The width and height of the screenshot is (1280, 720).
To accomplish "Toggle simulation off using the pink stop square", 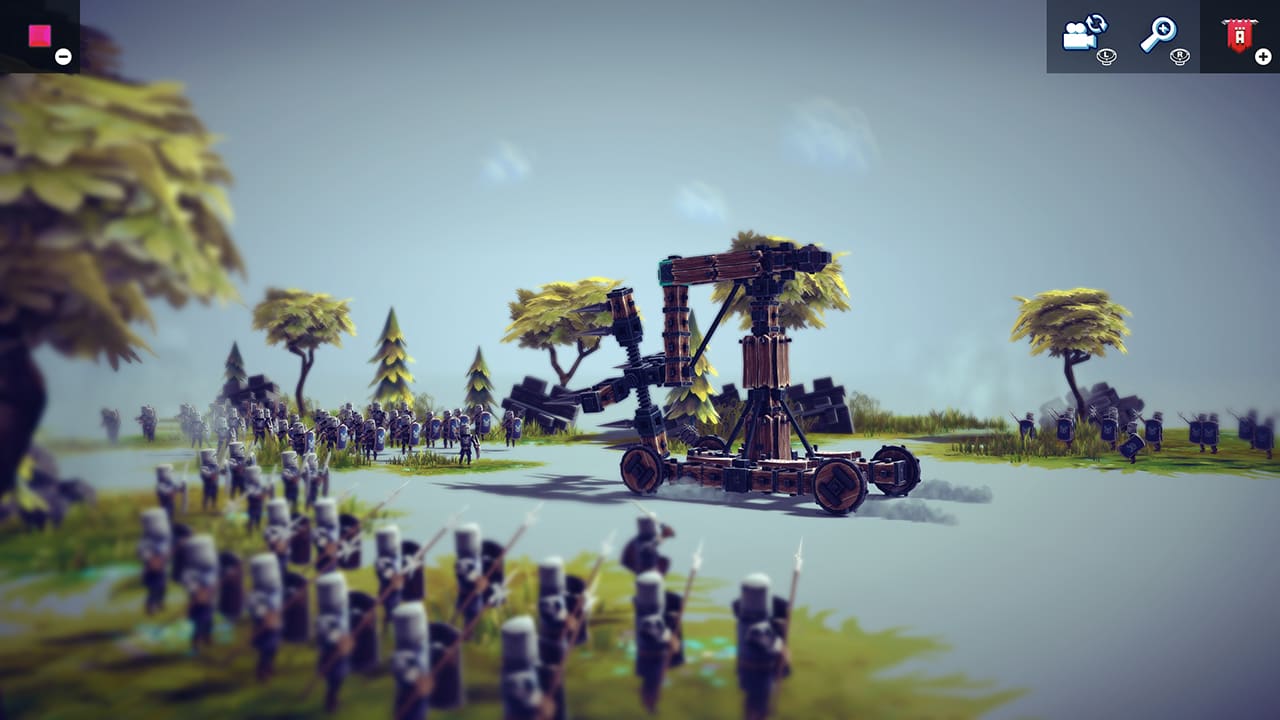I will (40, 33).
